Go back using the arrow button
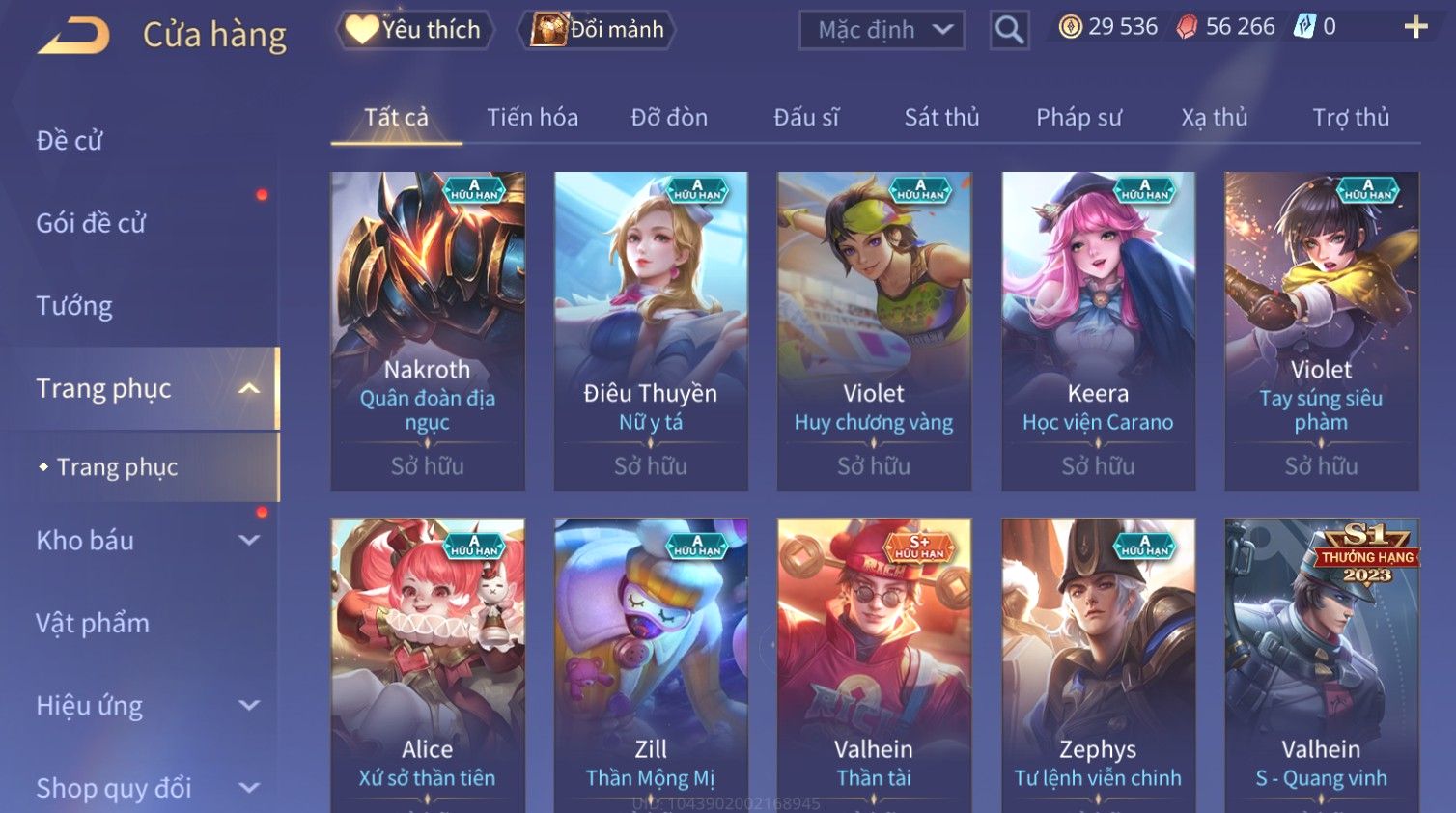Image resolution: width=1456 pixels, height=813 pixels. click(x=74, y=36)
